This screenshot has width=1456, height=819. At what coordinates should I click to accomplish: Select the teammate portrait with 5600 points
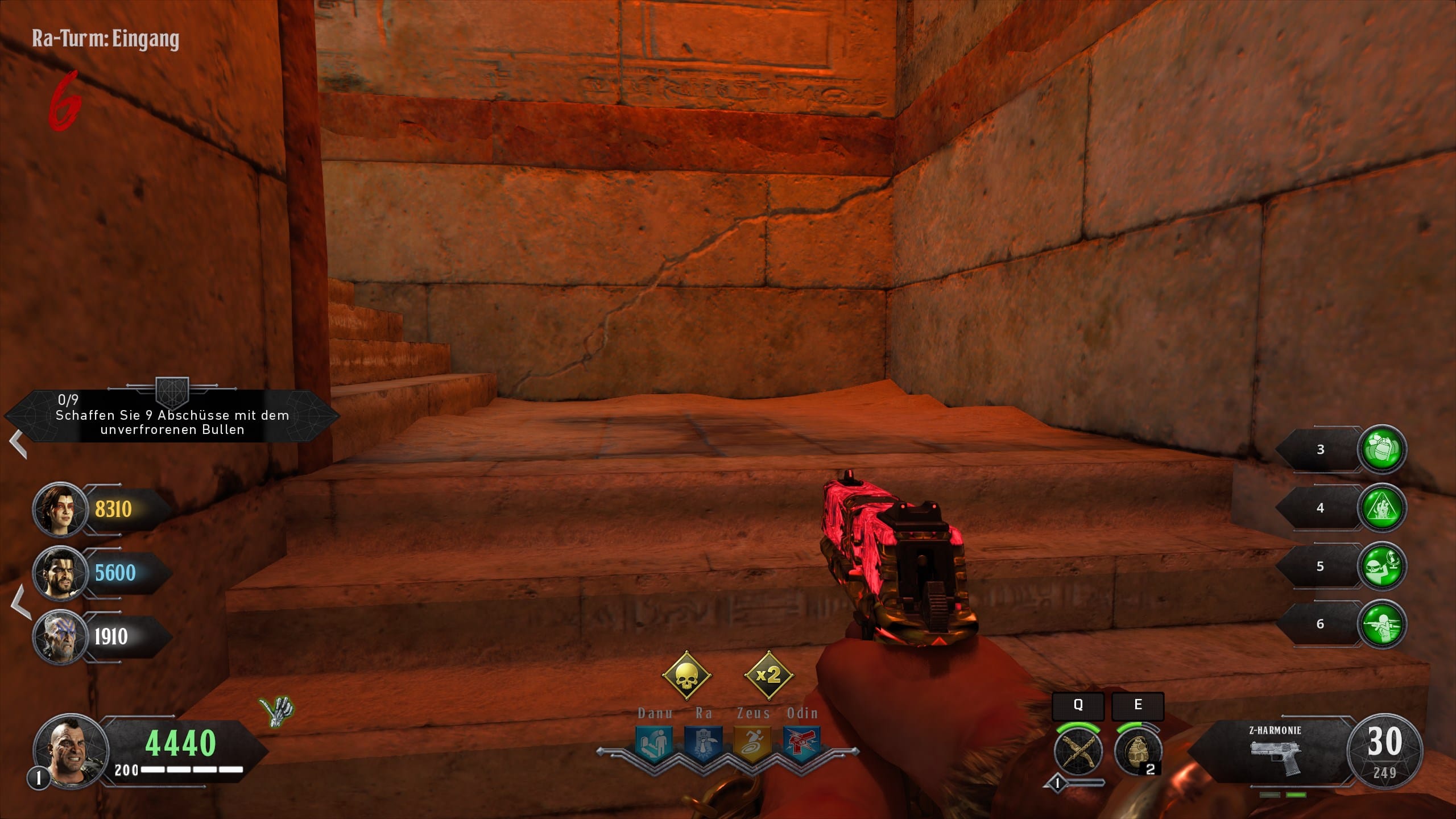point(59,573)
